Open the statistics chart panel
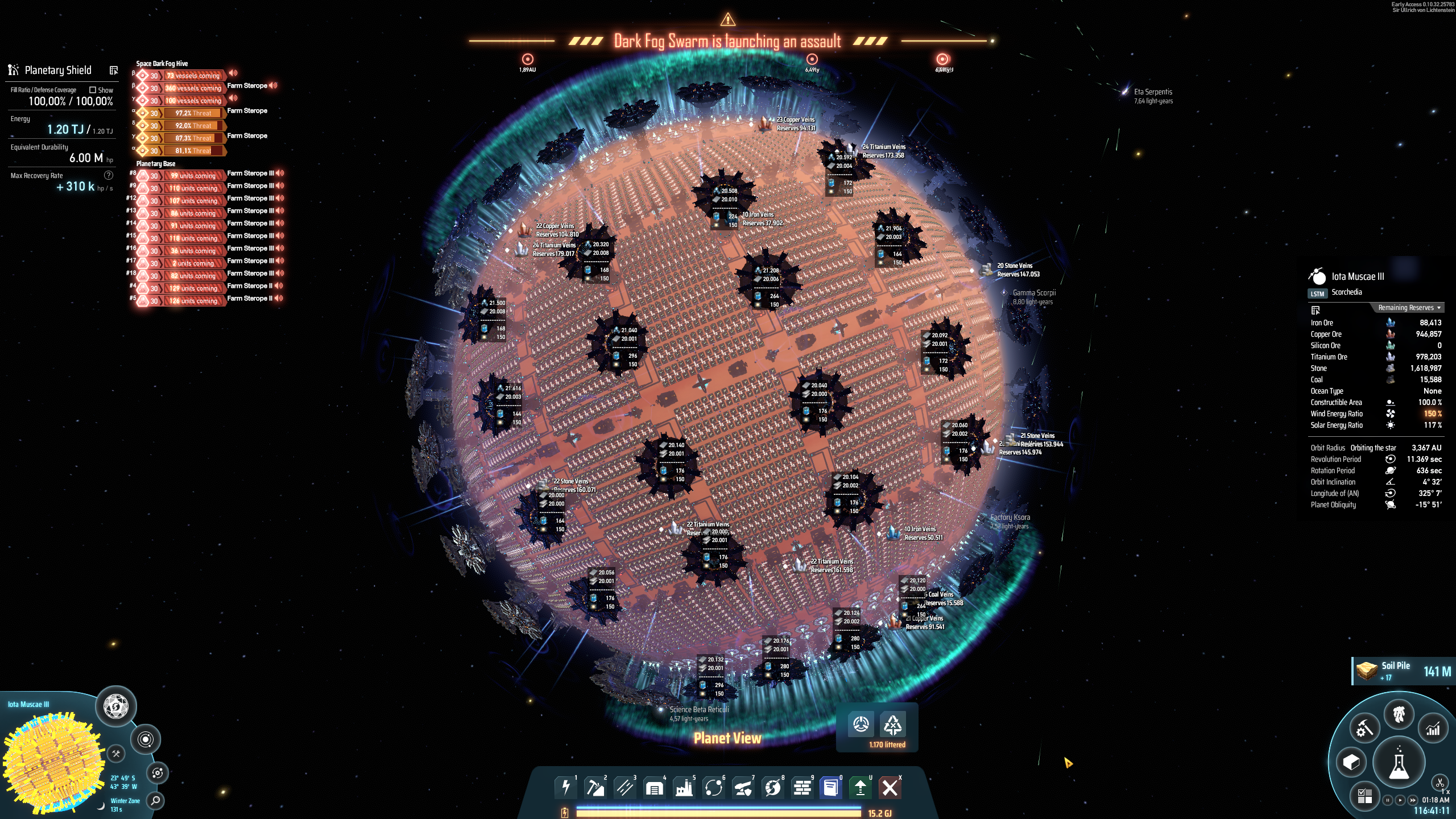 pos(1432,728)
